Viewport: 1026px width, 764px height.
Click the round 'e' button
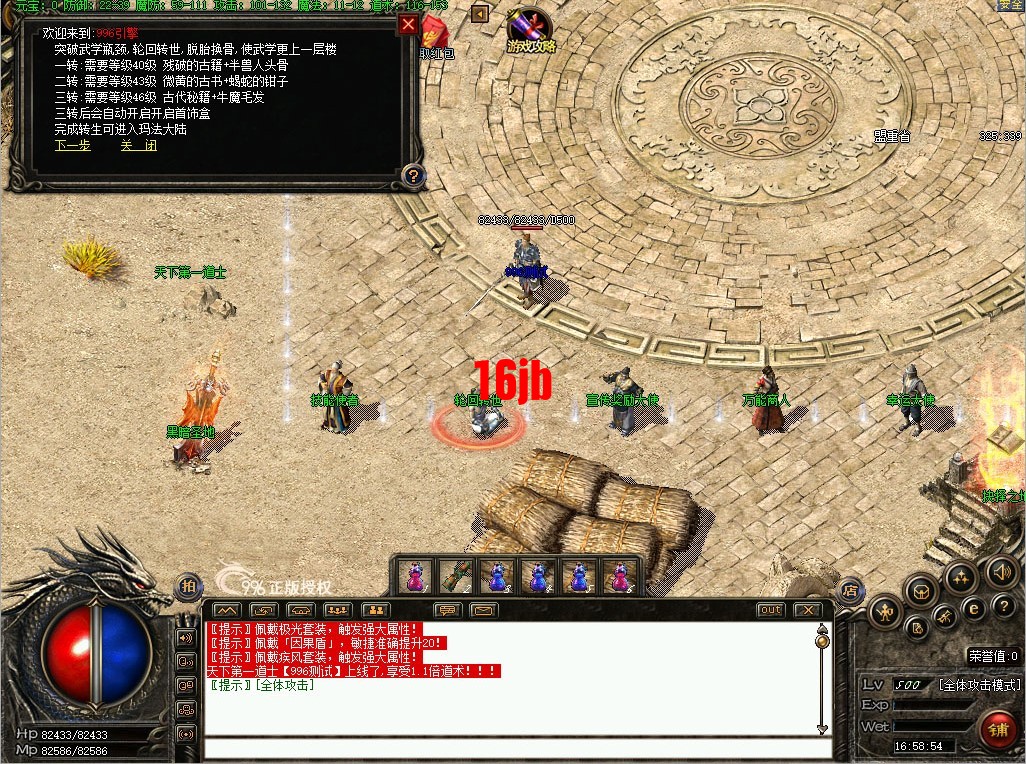click(974, 608)
